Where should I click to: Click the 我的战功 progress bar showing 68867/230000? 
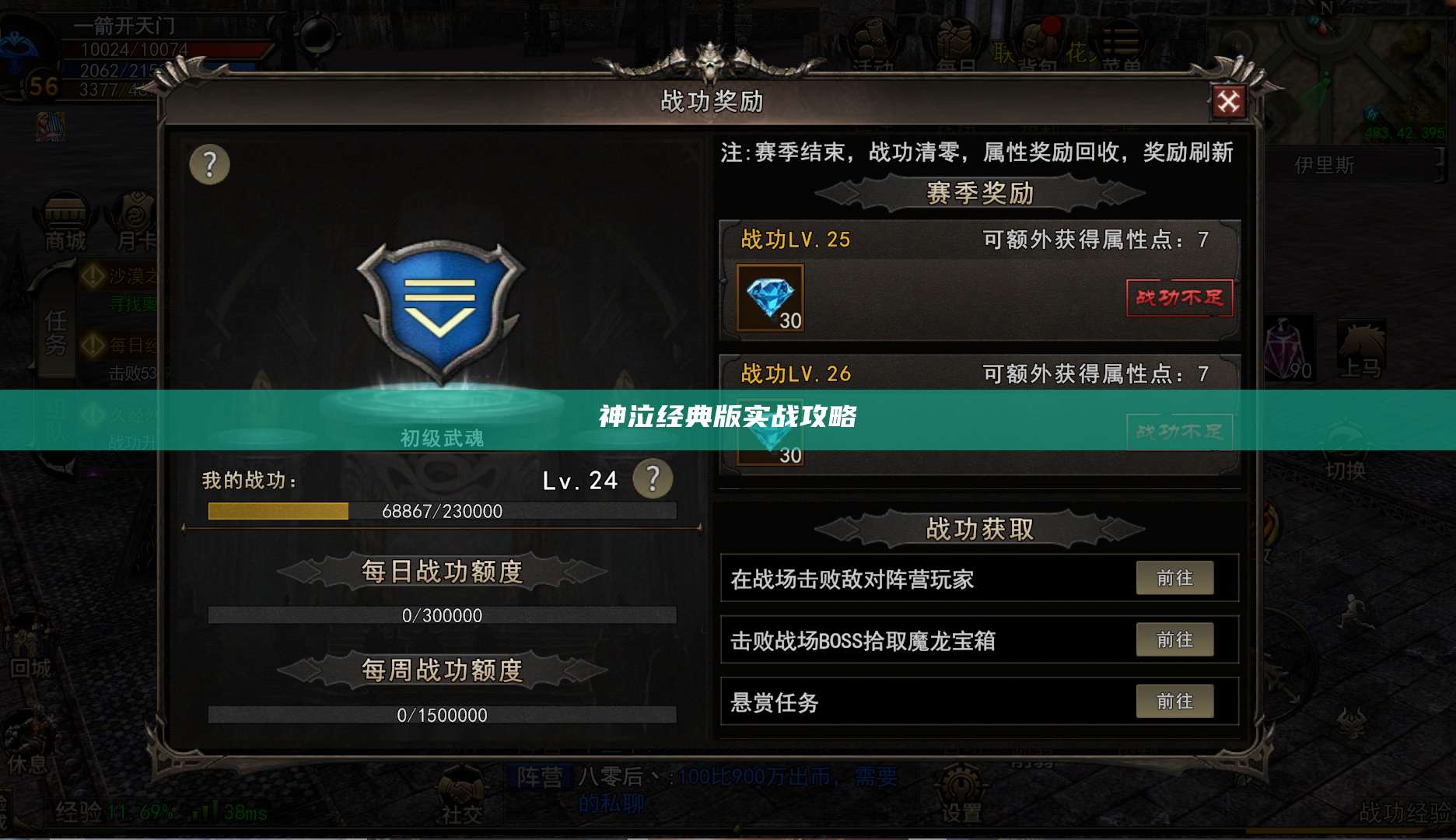[x=443, y=510]
